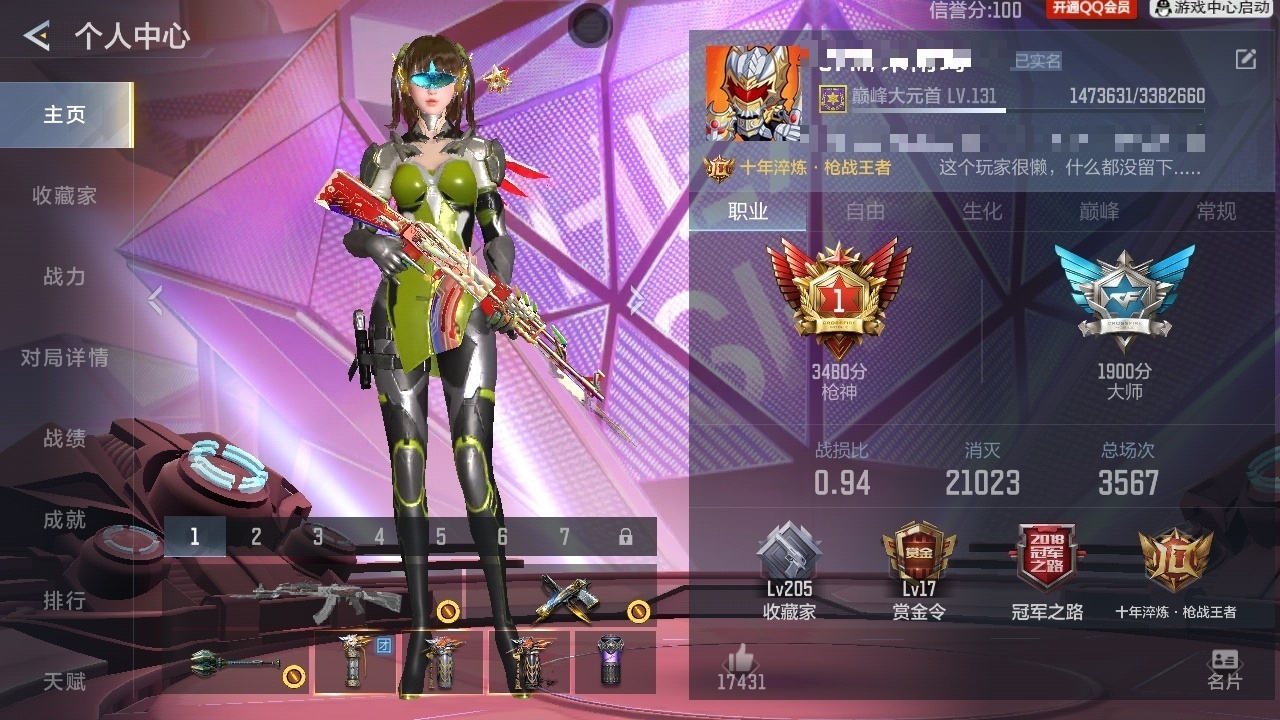
Task: Switch to the 生化 tab
Action: pyautogui.click(x=984, y=212)
